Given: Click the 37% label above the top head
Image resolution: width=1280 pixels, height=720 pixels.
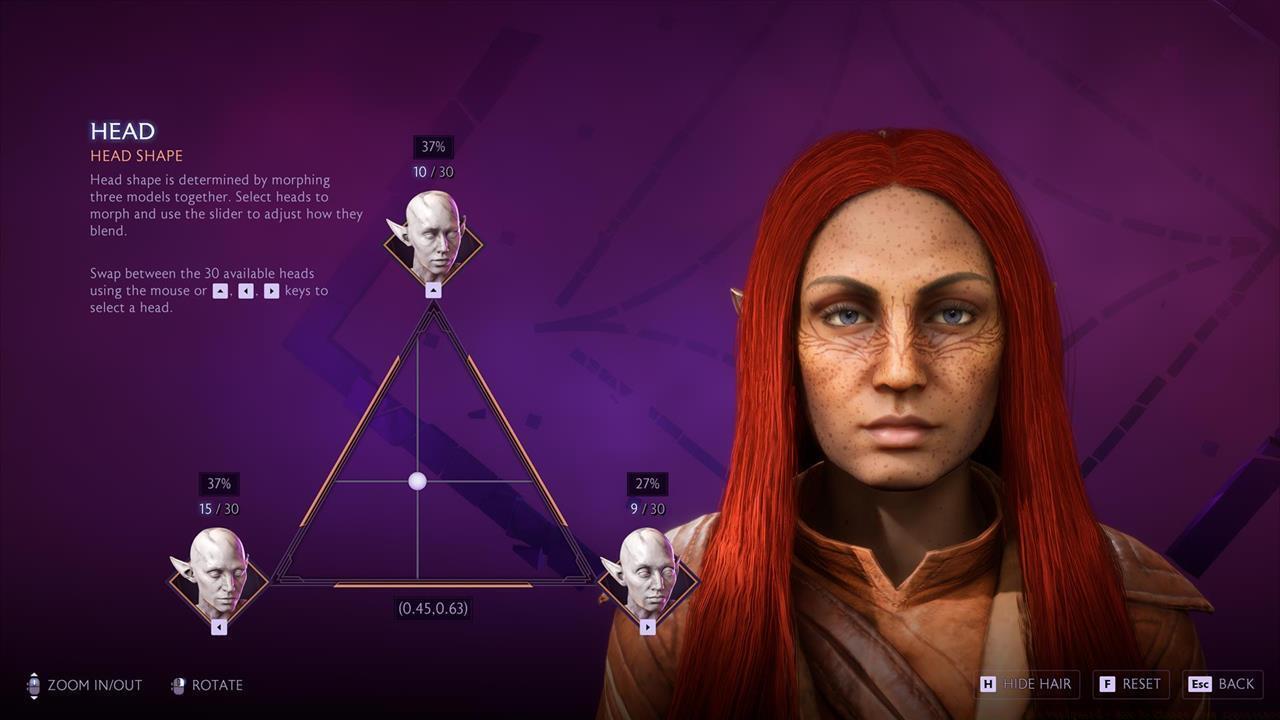Looking at the screenshot, I should tap(432, 146).
